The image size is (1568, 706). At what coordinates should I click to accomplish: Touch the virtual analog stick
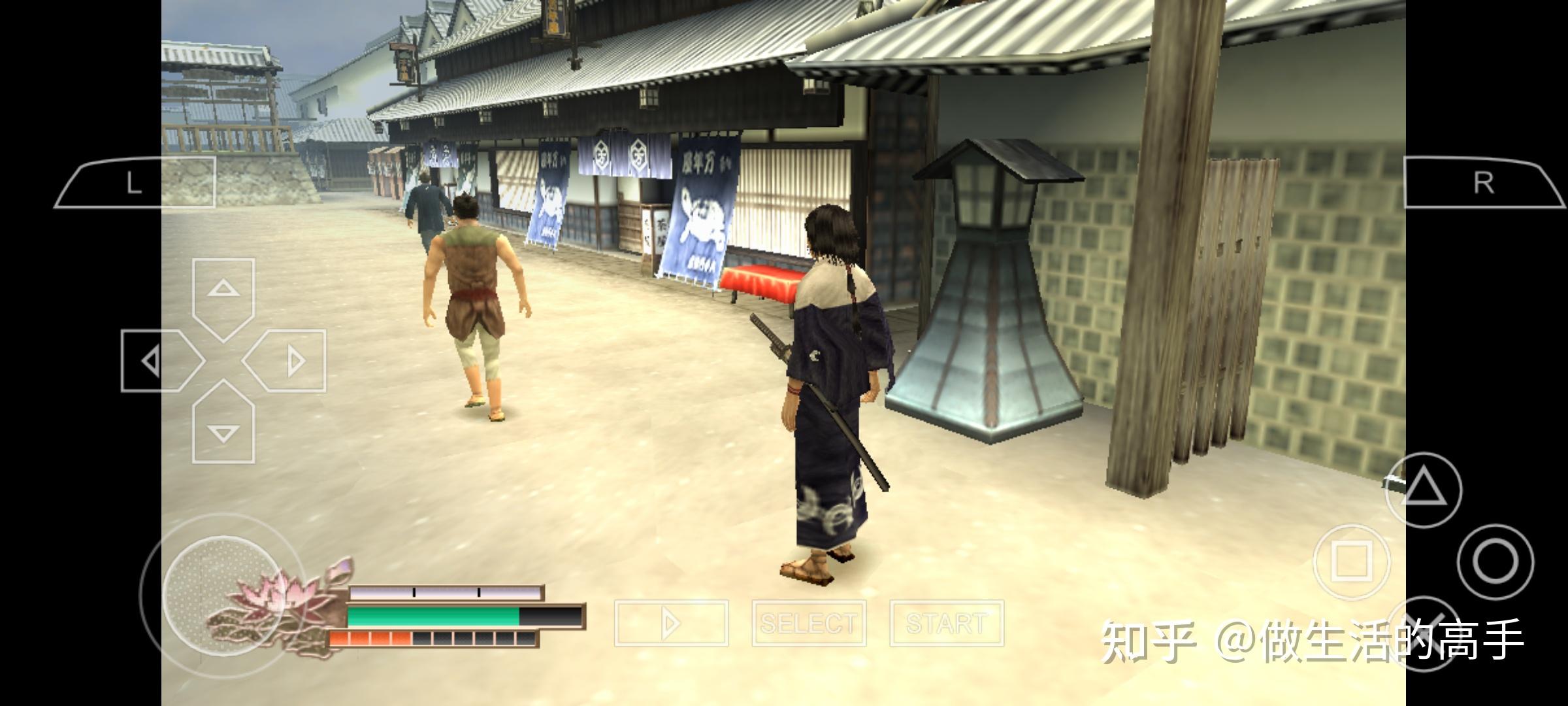pos(222,595)
